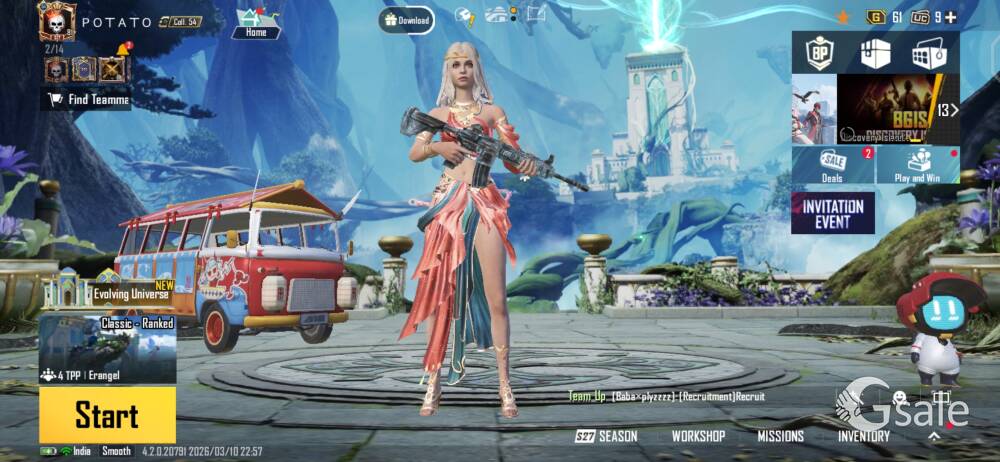Image resolution: width=1000 pixels, height=462 pixels.
Task: Open the Workshop menu
Action: point(698,436)
